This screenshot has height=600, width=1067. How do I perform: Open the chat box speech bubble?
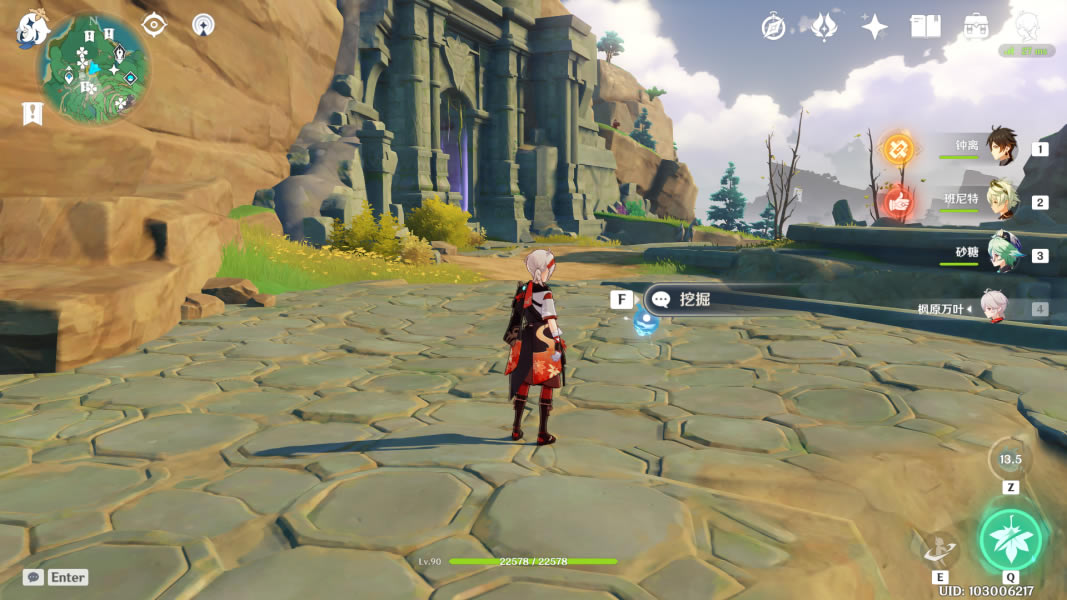click(33, 577)
